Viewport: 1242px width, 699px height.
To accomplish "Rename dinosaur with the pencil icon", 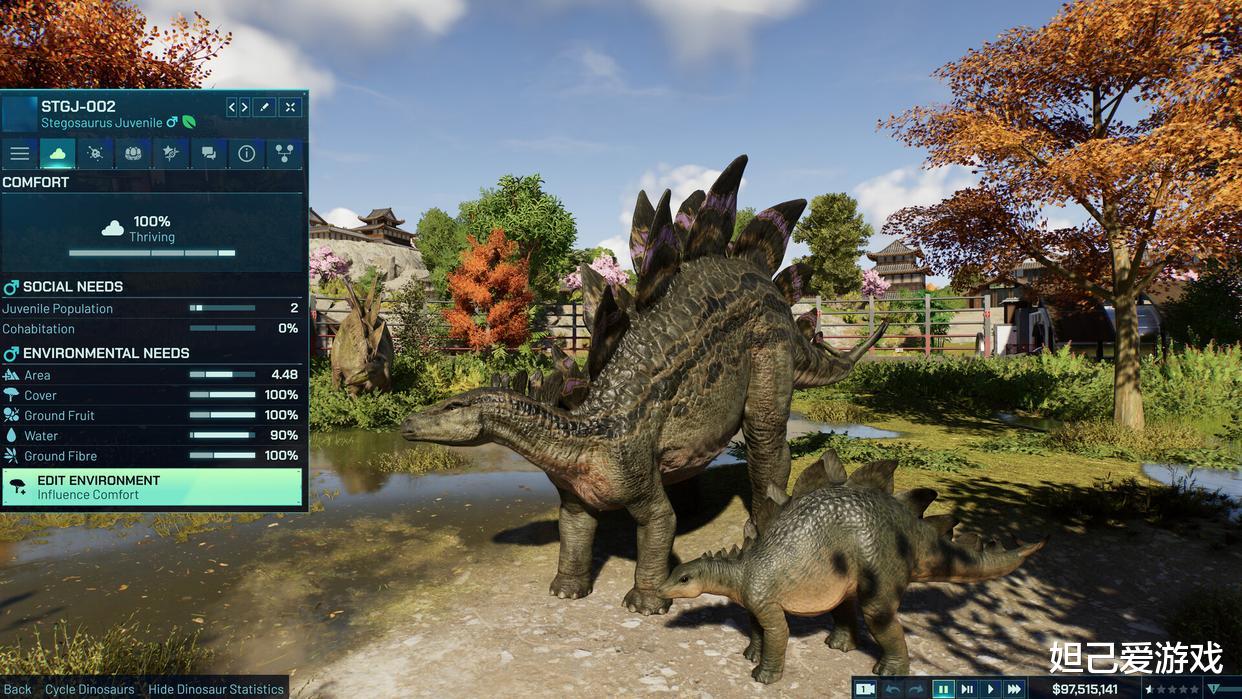I will (265, 107).
